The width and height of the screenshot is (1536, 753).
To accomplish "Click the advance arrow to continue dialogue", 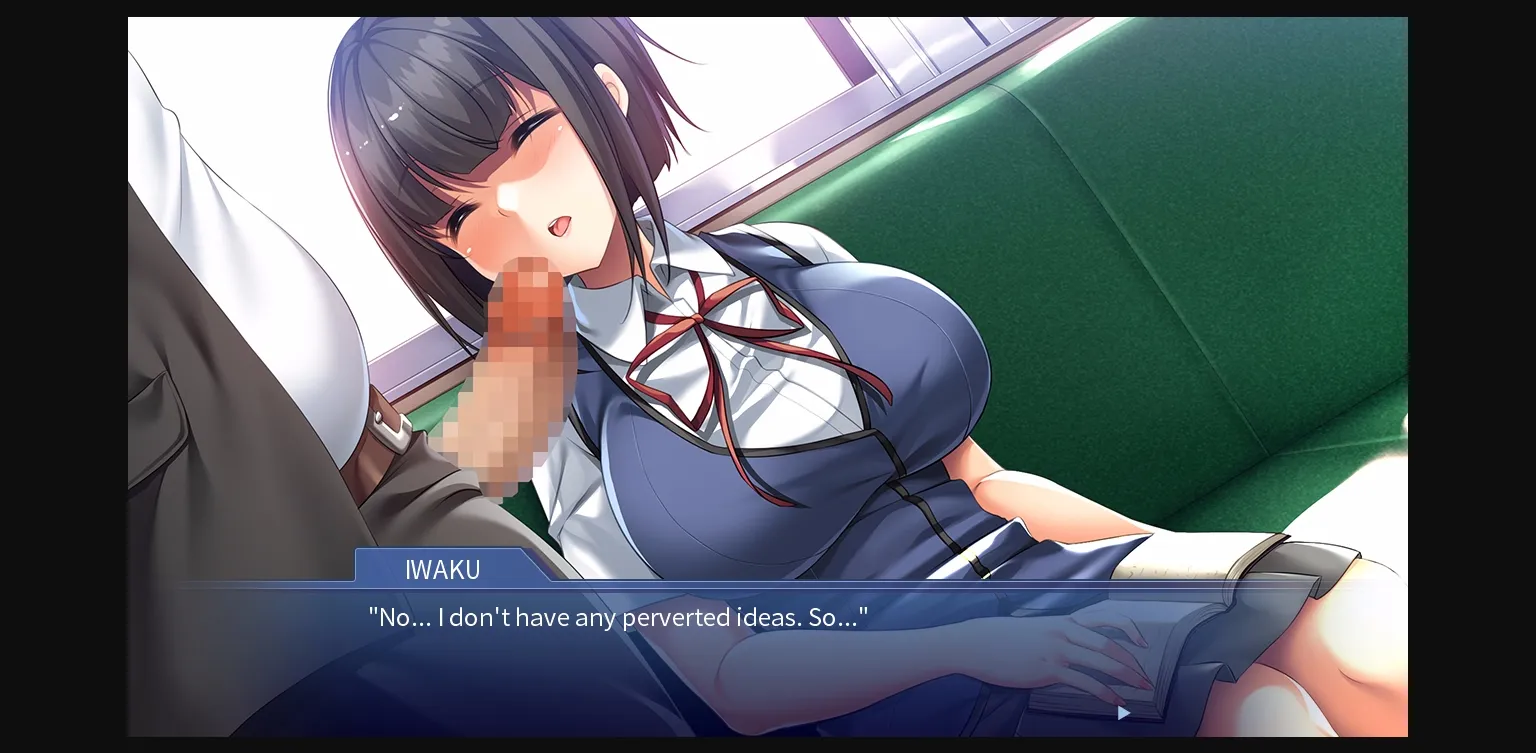I will tap(1122, 714).
